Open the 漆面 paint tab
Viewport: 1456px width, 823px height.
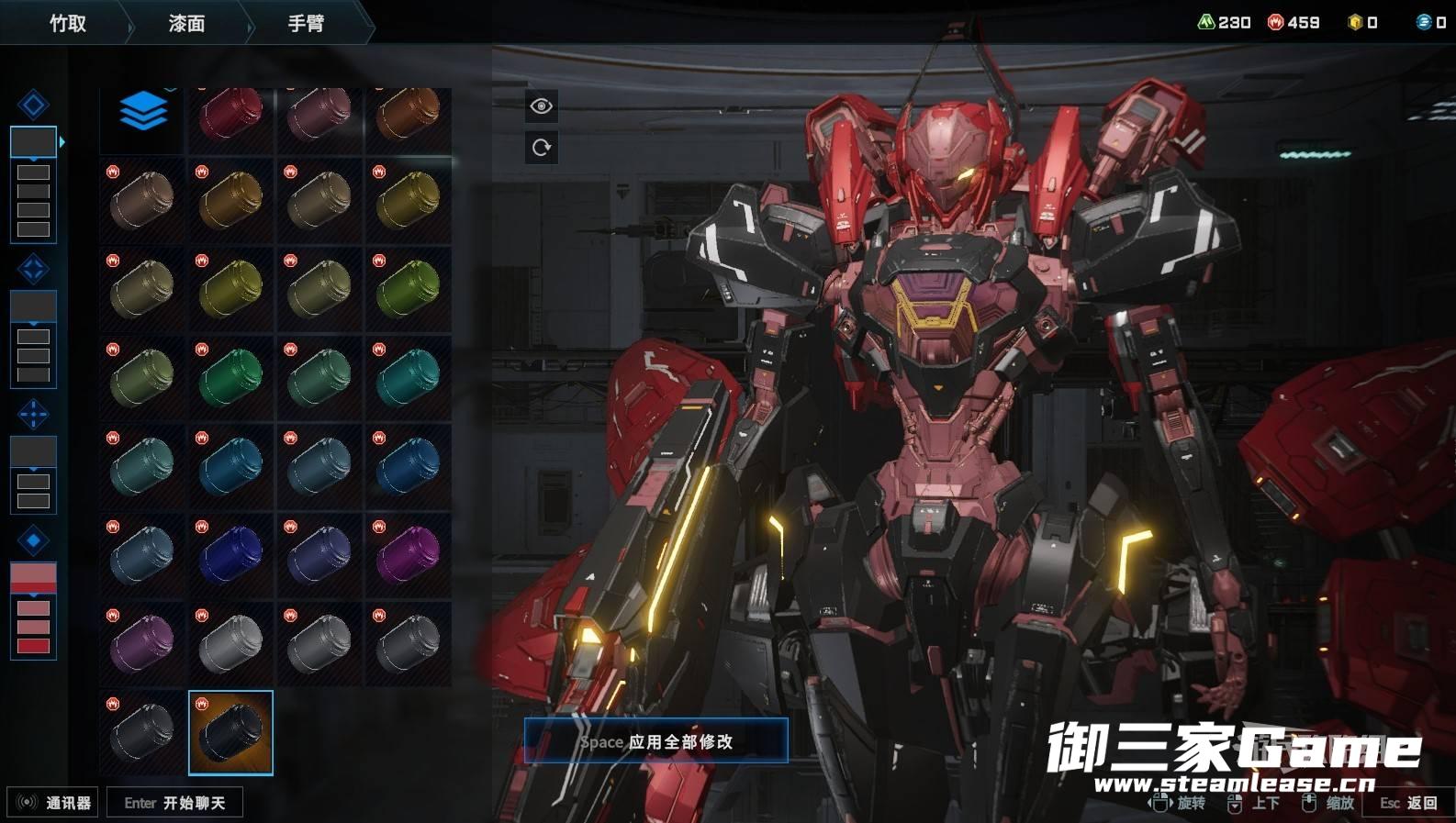[x=186, y=23]
